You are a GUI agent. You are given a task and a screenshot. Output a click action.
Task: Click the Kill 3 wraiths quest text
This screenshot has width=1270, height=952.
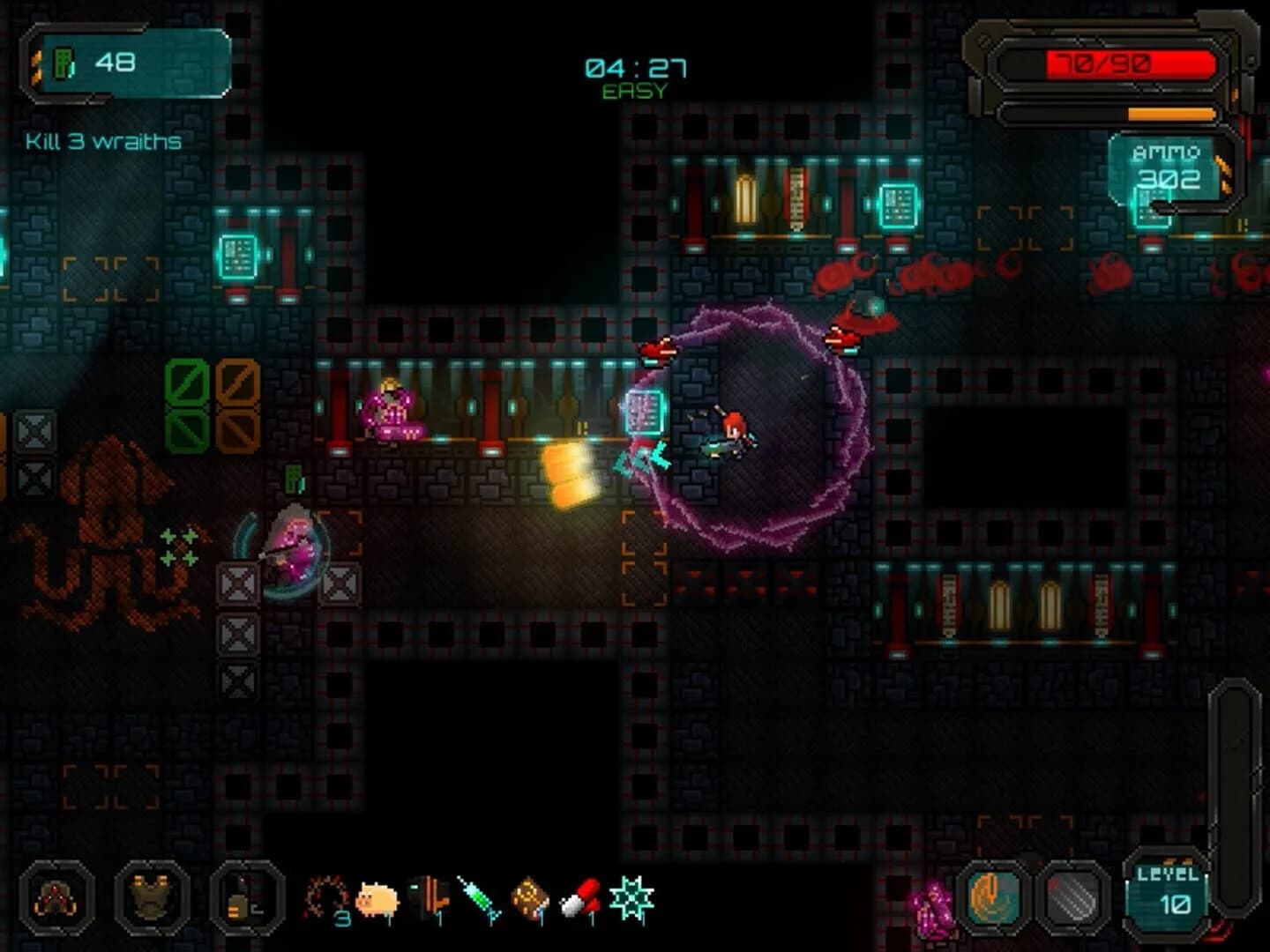[x=104, y=139]
